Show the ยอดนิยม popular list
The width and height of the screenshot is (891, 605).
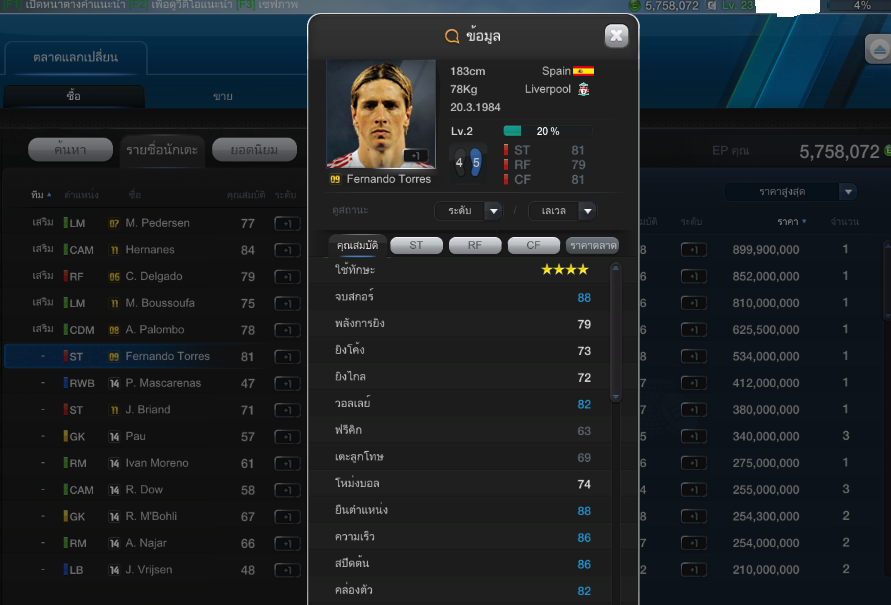click(x=254, y=150)
